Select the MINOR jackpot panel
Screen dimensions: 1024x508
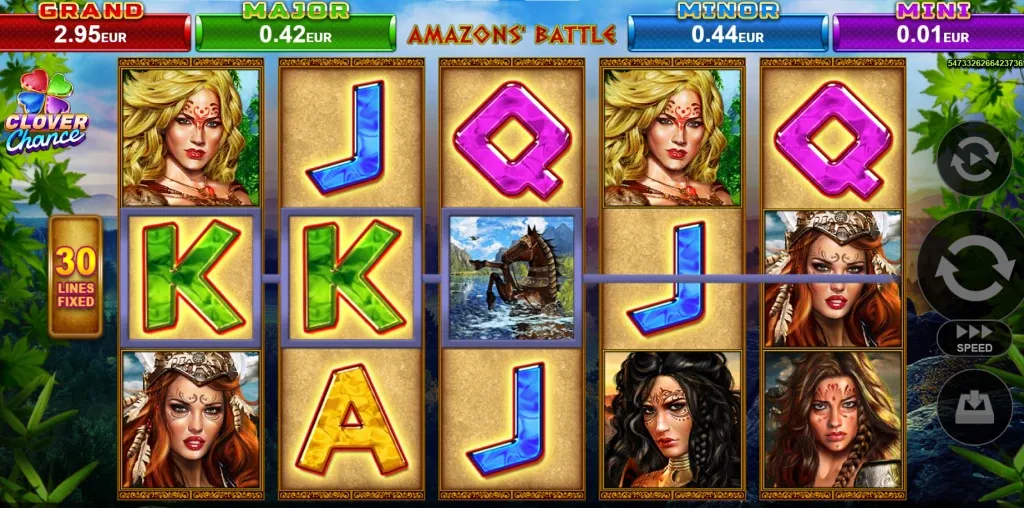click(x=727, y=29)
